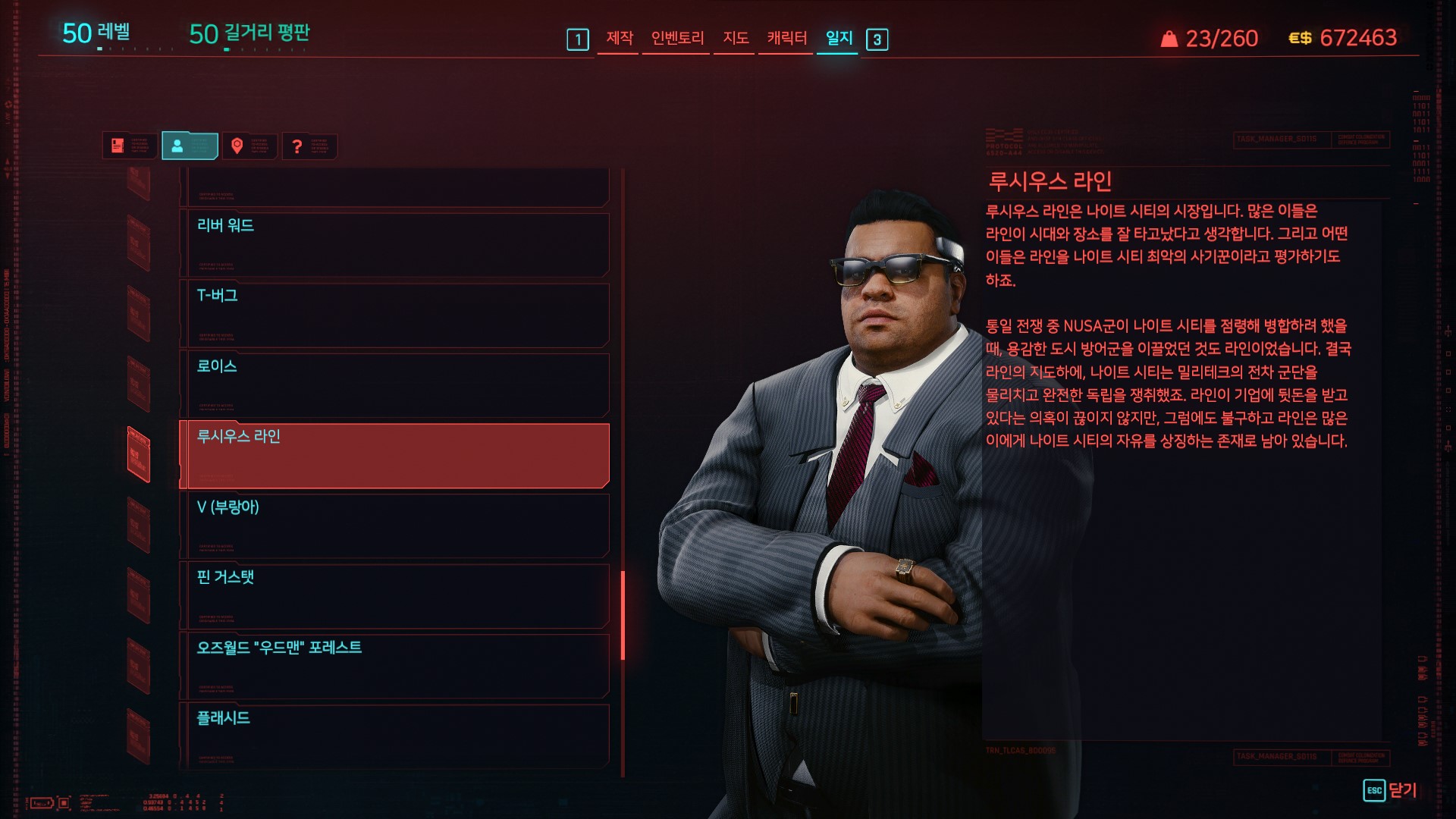Viewport: 1456px width, 819px height.
Task: Close the menu with 닫기
Action: [1390, 790]
